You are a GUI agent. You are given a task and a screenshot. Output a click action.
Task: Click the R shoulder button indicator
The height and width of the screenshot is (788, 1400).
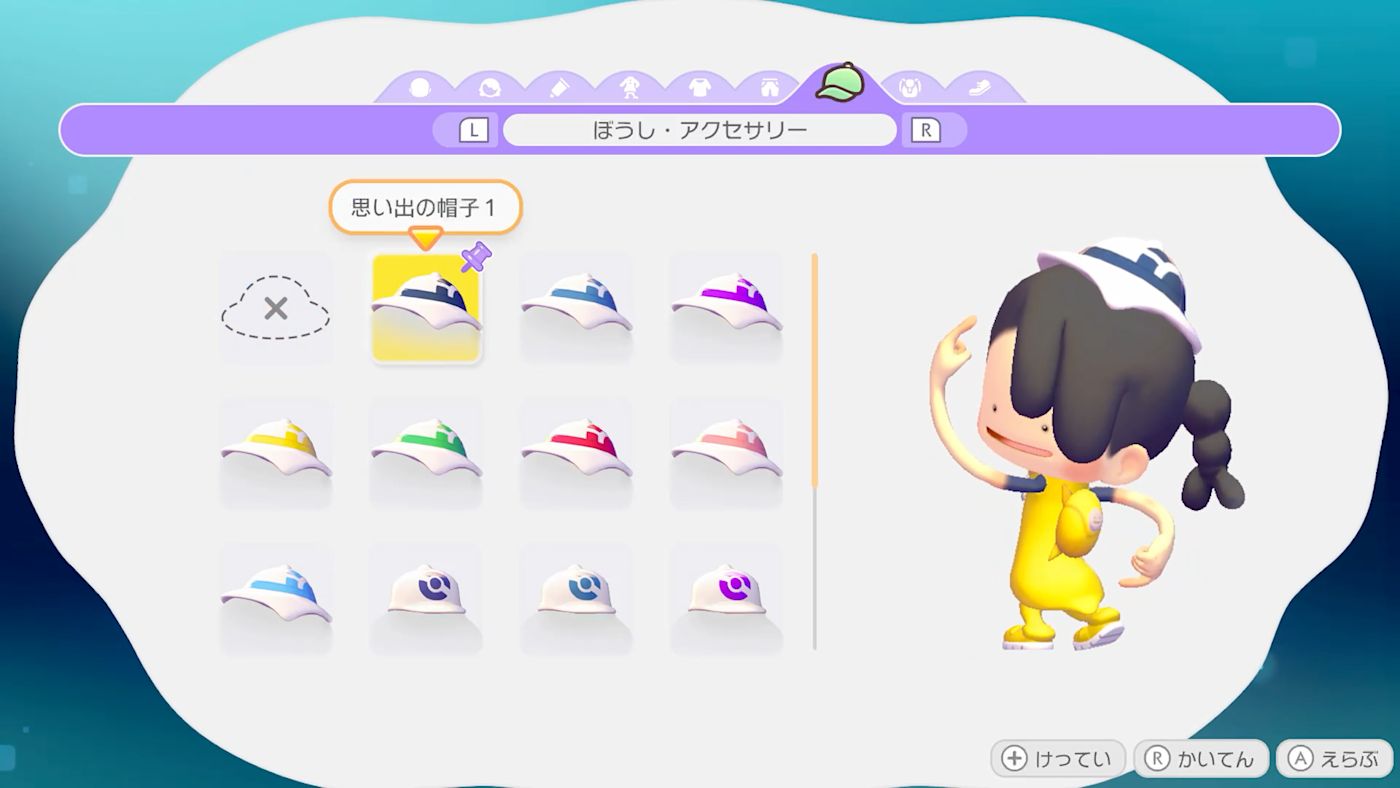pos(925,129)
